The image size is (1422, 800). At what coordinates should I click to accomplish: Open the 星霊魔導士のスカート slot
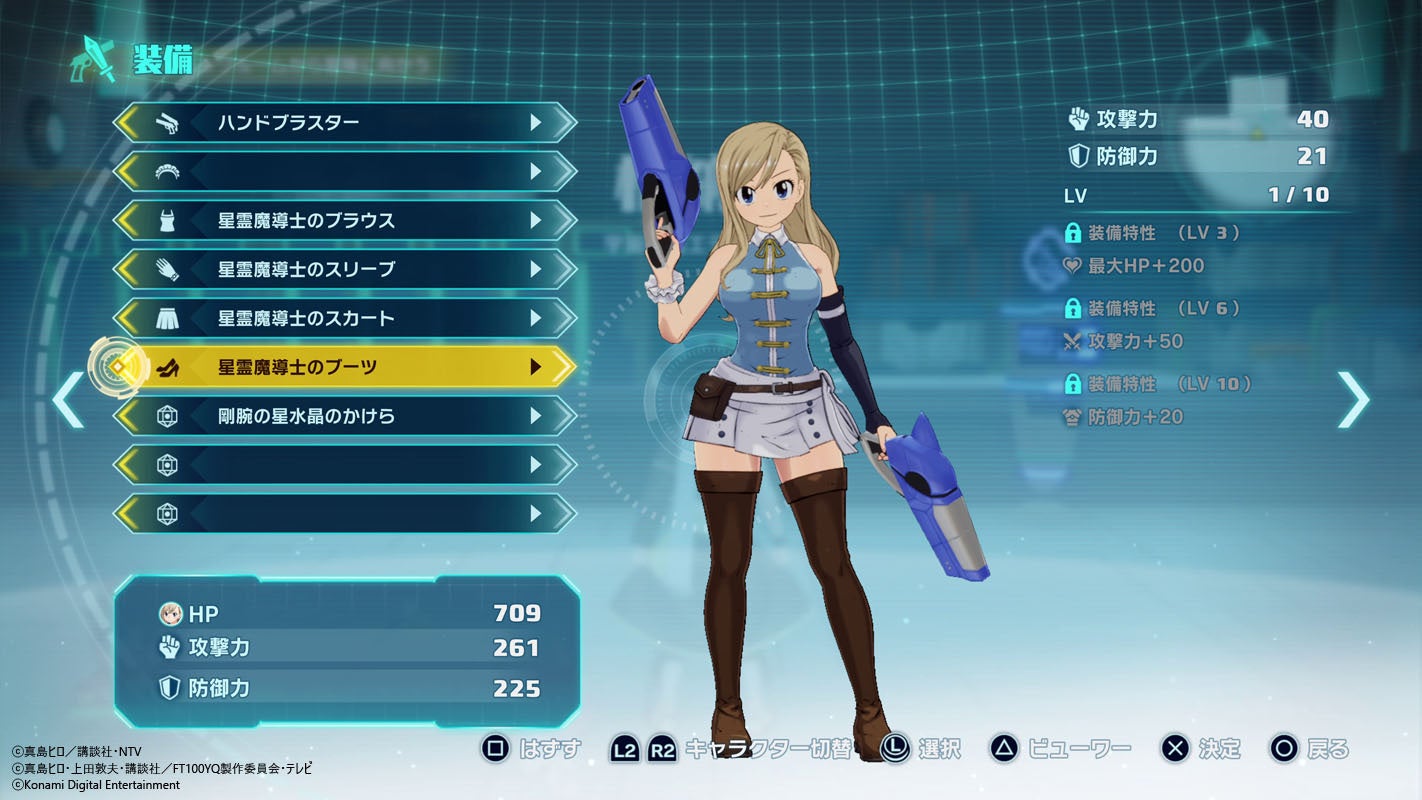pyautogui.click(x=345, y=319)
